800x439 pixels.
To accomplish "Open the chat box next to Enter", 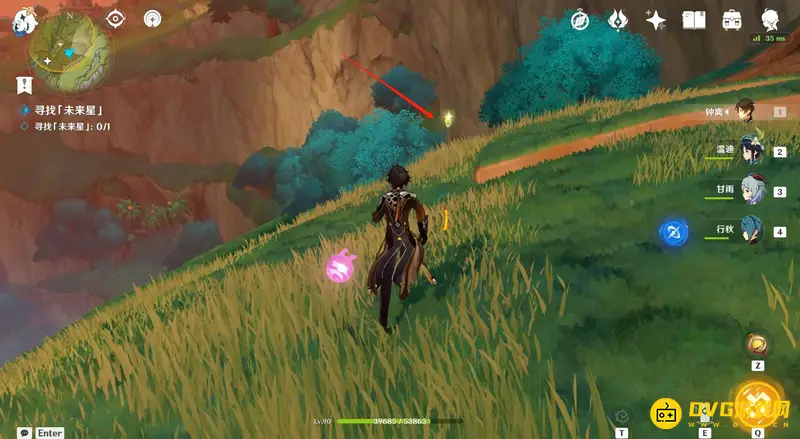I will tap(24, 432).
